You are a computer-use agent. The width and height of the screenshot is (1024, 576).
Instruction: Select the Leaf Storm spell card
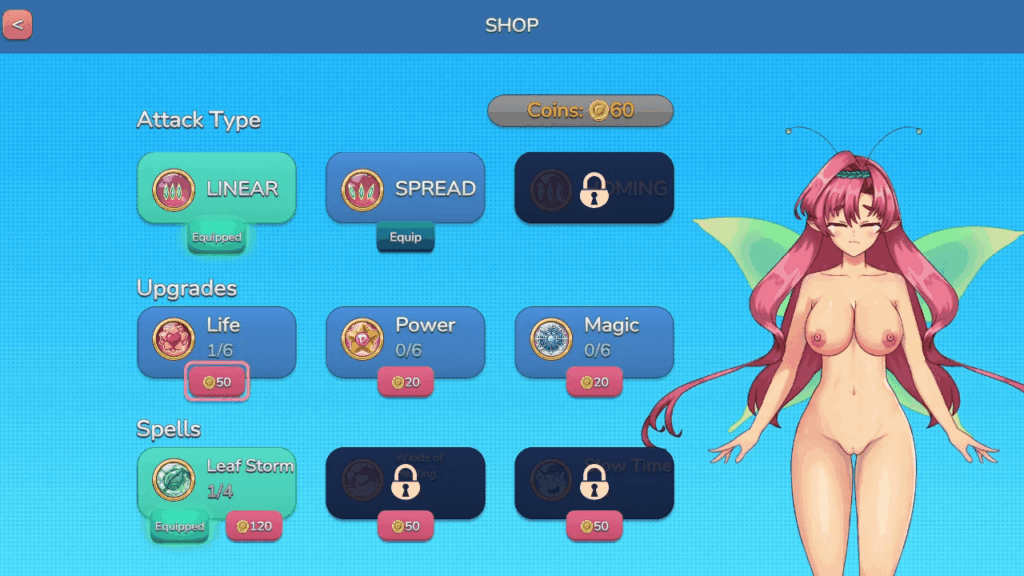point(216,478)
